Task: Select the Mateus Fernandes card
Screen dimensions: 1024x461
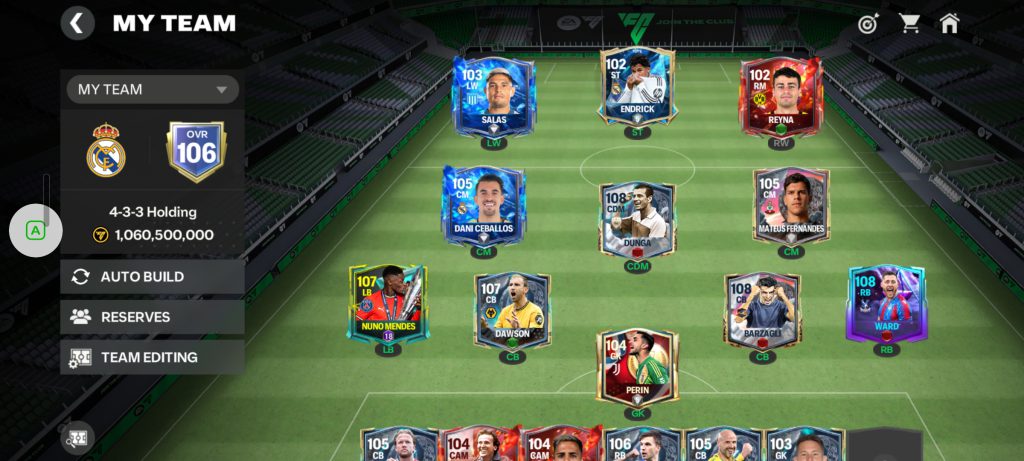Action: click(791, 205)
